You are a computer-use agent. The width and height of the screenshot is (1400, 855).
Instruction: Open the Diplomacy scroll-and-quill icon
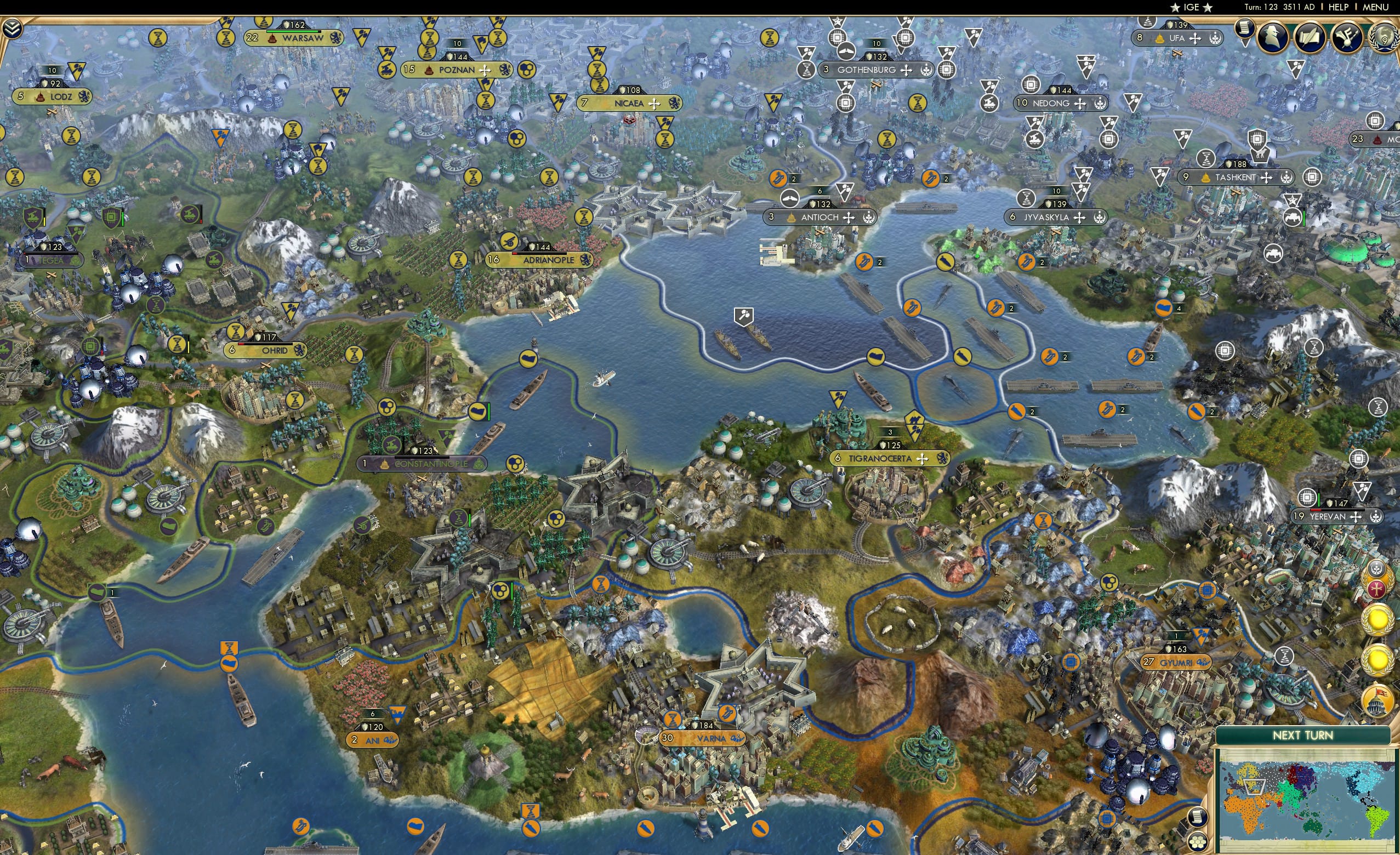pos(1310,37)
